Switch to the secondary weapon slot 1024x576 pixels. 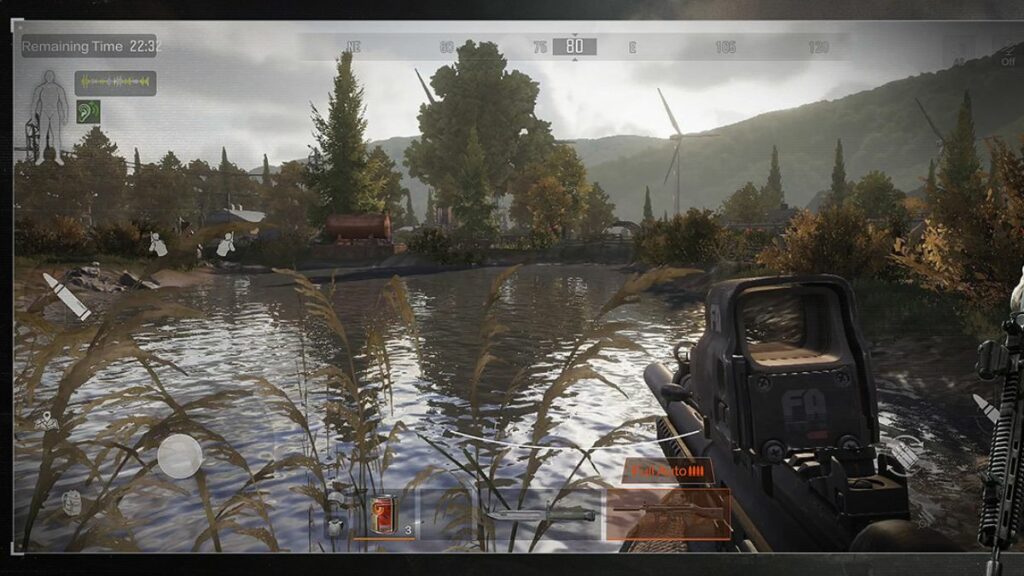[540, 514]
